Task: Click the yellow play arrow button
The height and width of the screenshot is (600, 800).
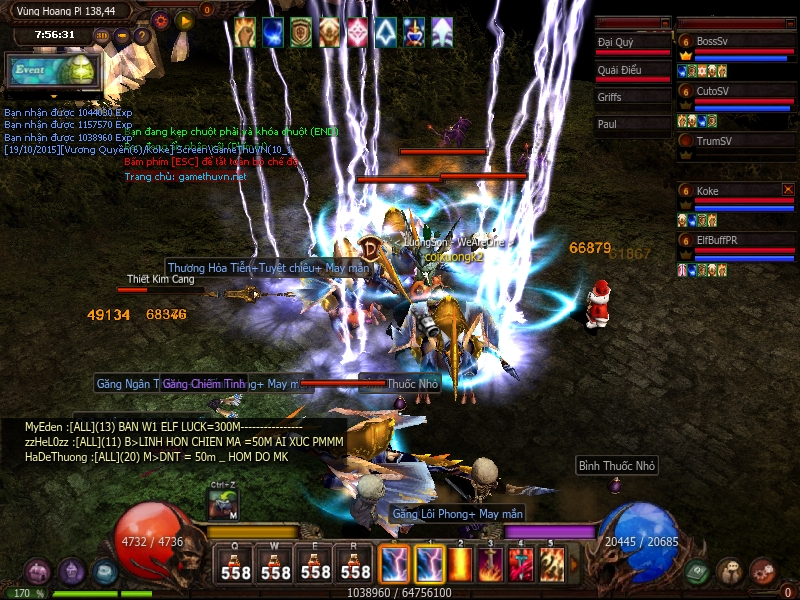Action: (x=184, y=20)
